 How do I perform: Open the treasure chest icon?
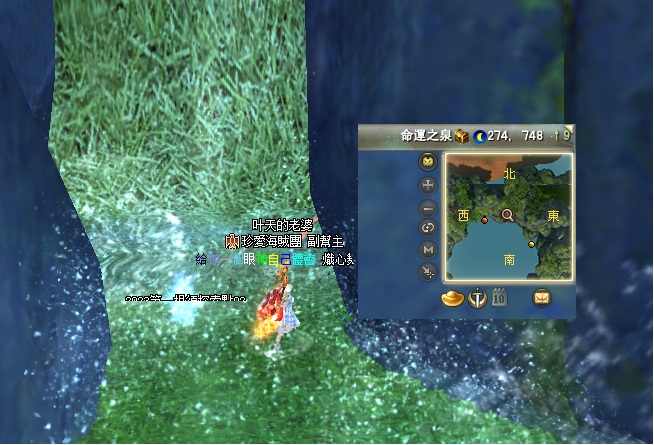coord(461,136)
